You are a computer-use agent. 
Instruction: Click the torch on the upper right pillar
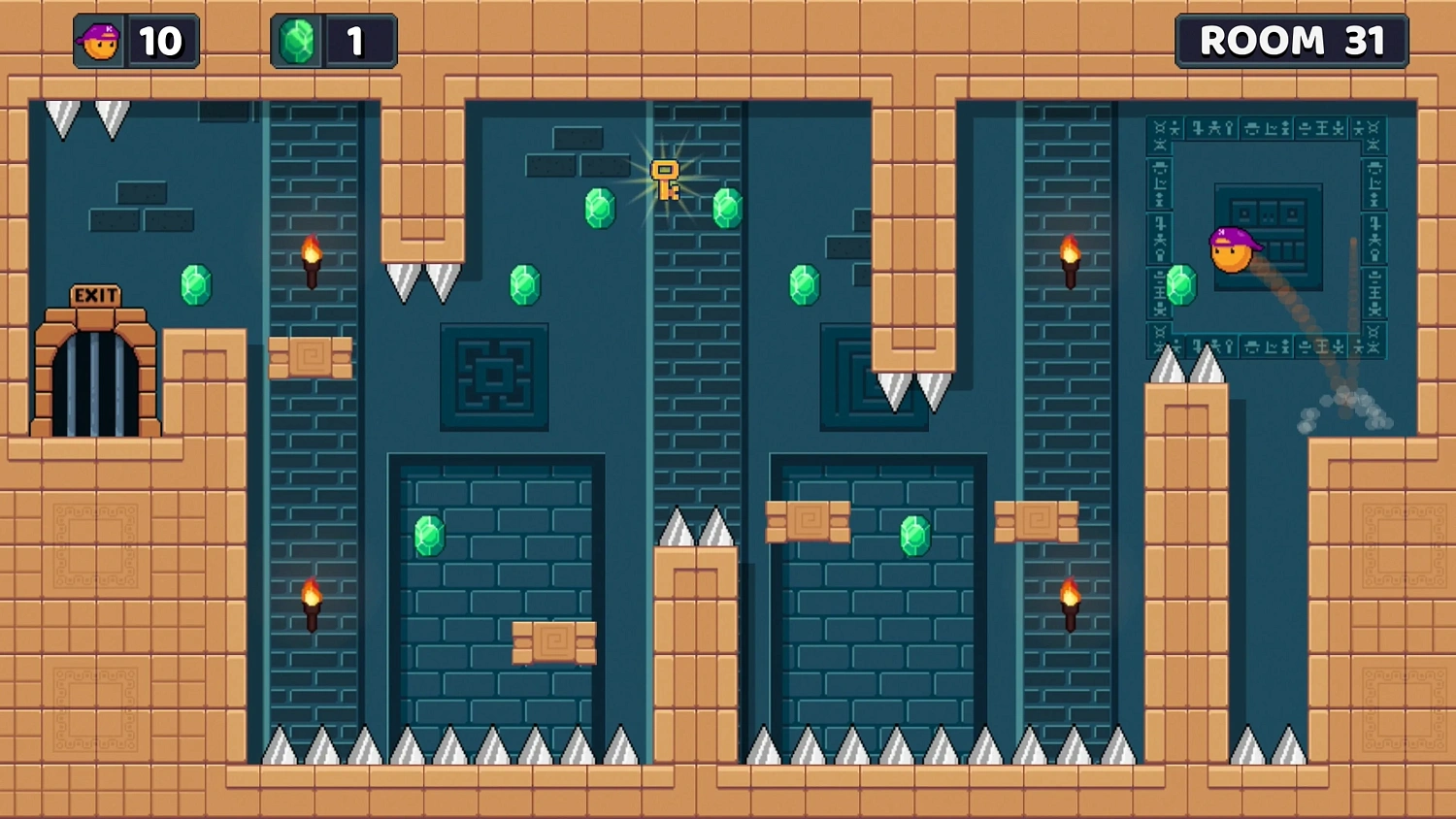(1068, 257)
